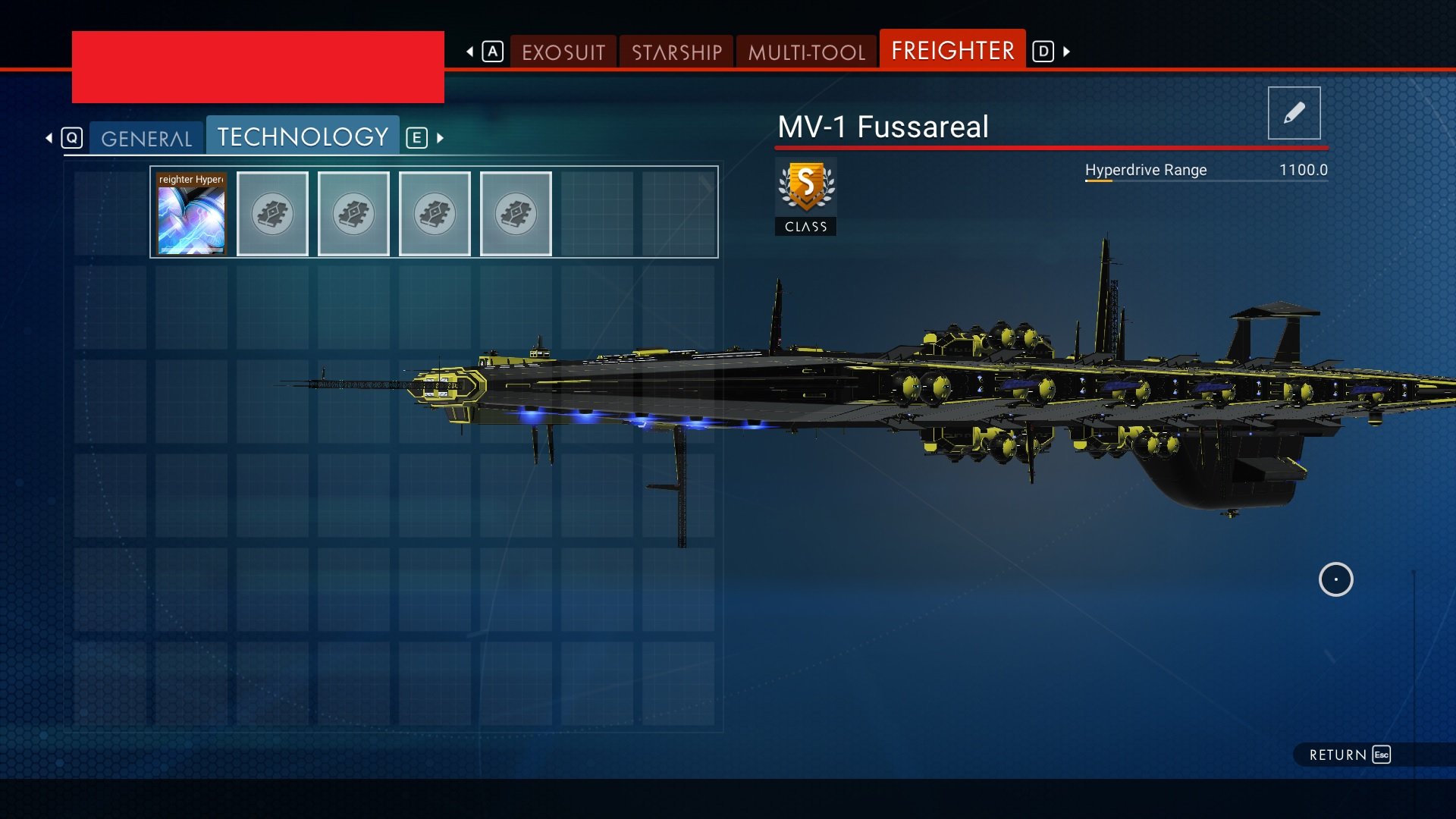The height and width of the screenshot is (819, 1456).
Task: Rename freighter with the pencil edit button
Action: (x=1294, y=113)
